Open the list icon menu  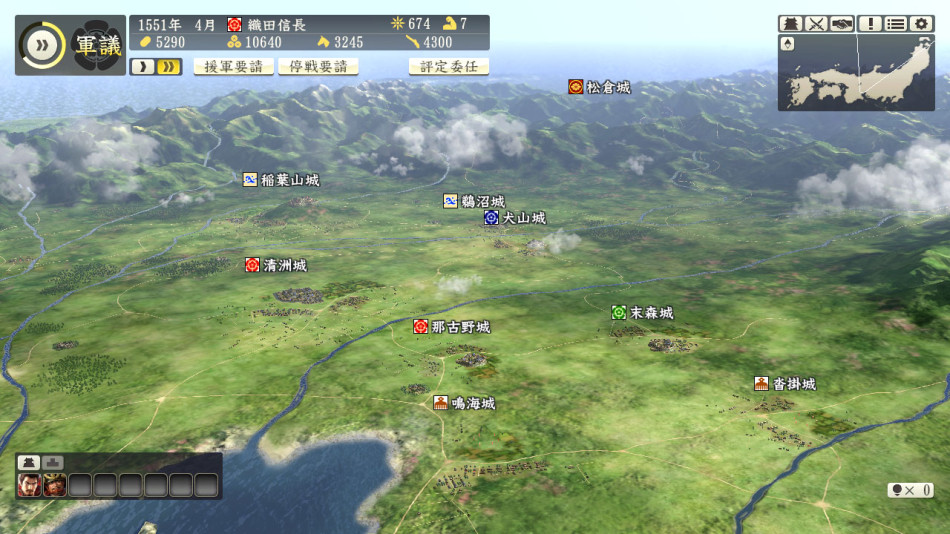pyautogui.click(x=896, y=24)
